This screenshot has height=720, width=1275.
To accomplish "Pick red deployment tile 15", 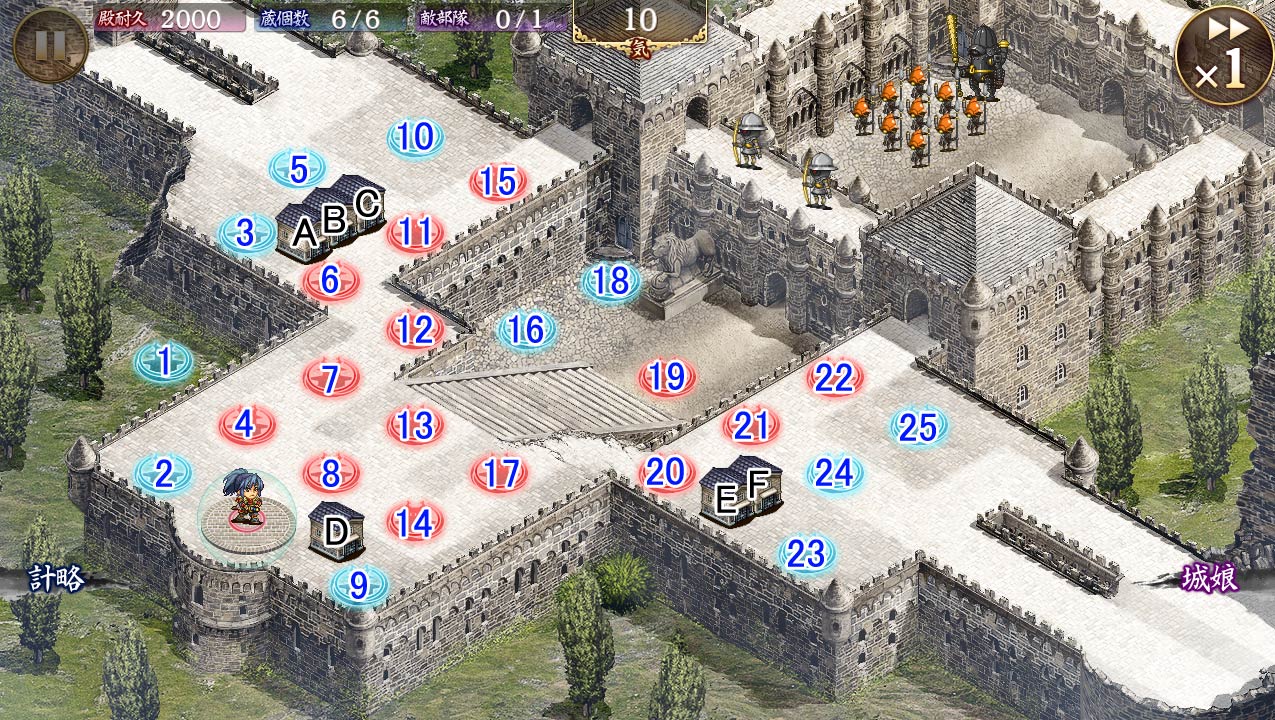I will click(x=498, y=182).
